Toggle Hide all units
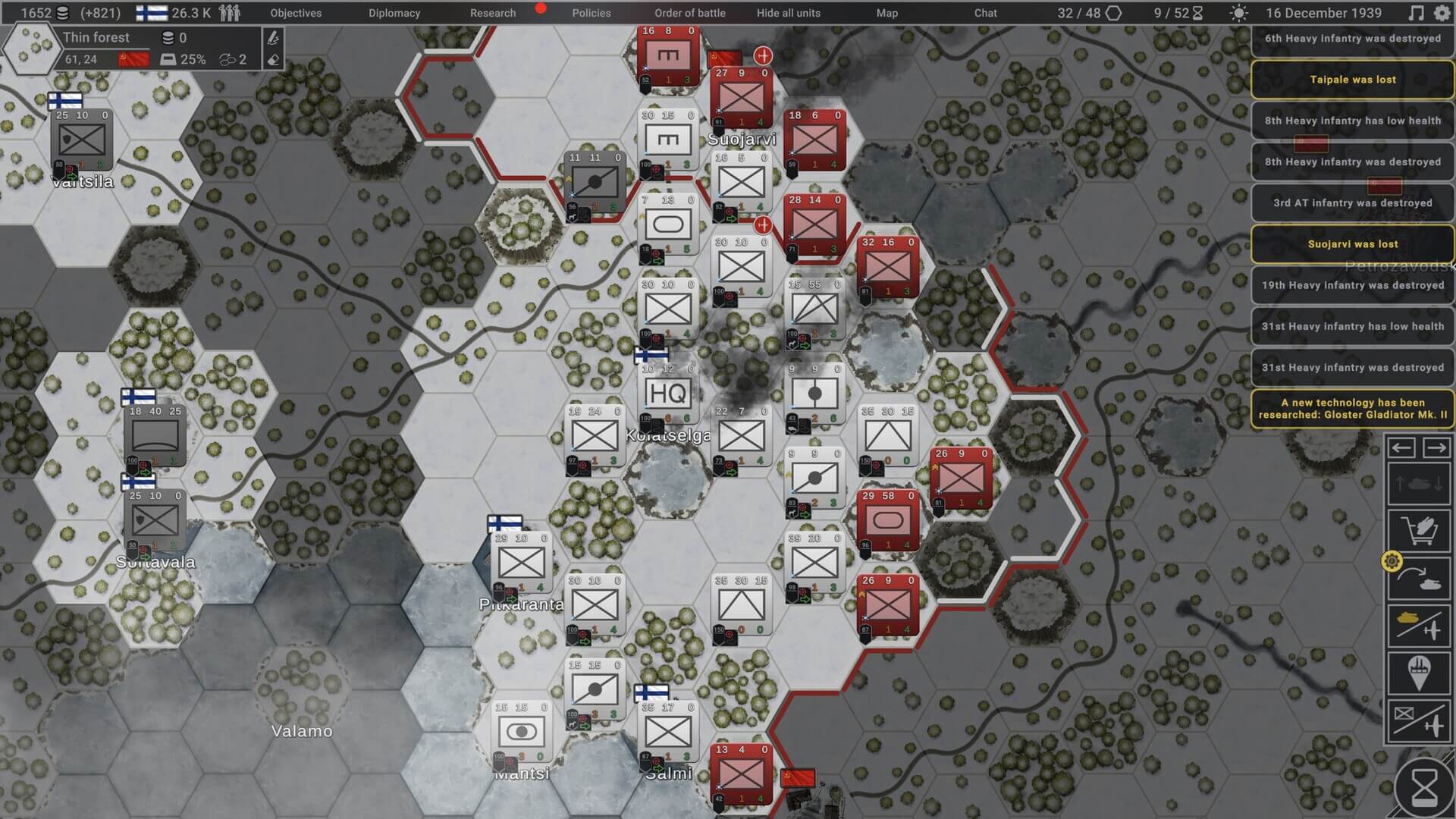The width and height of the screenshot is (1456, 819). (x=788, y=13)
